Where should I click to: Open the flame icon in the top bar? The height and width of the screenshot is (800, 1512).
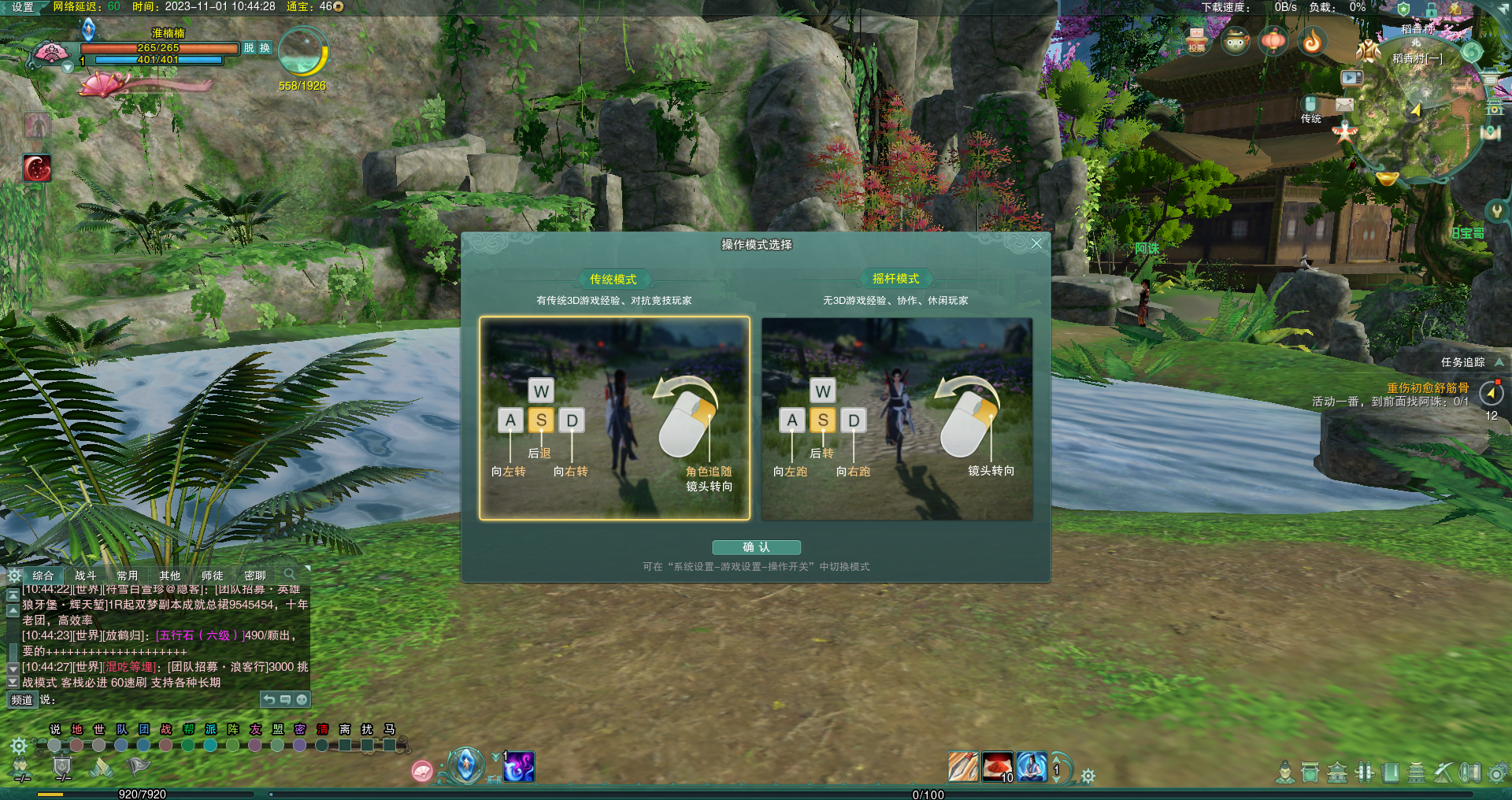coord(1312,41)
